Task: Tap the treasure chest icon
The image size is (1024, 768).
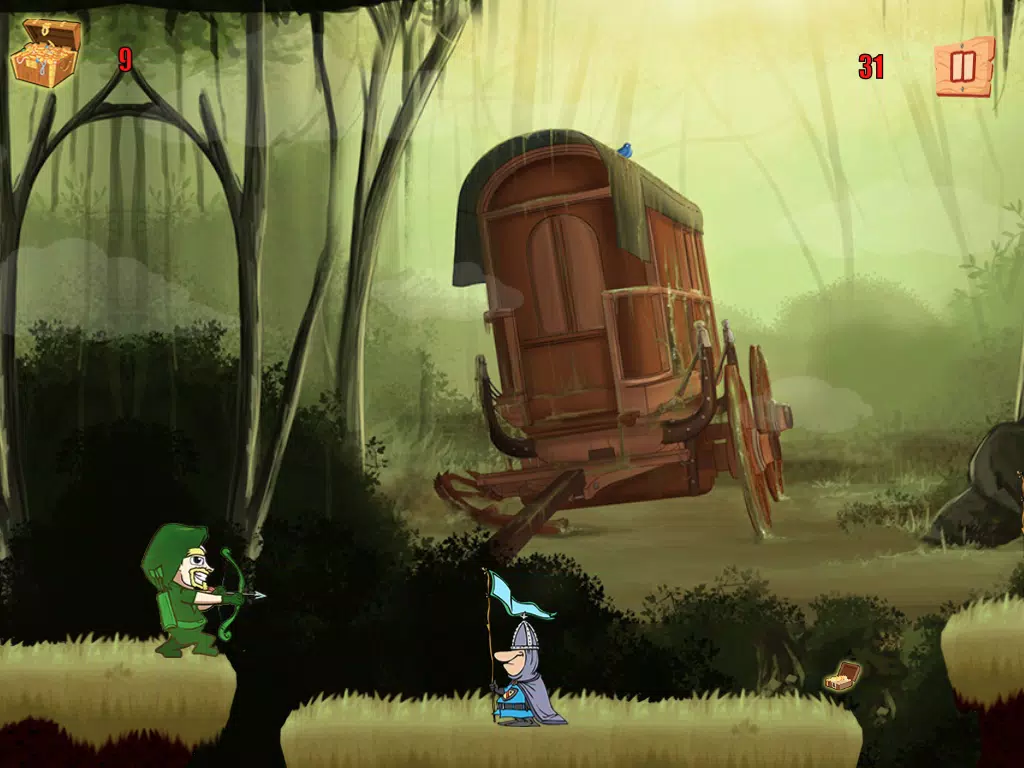Action: pos(45,52)
